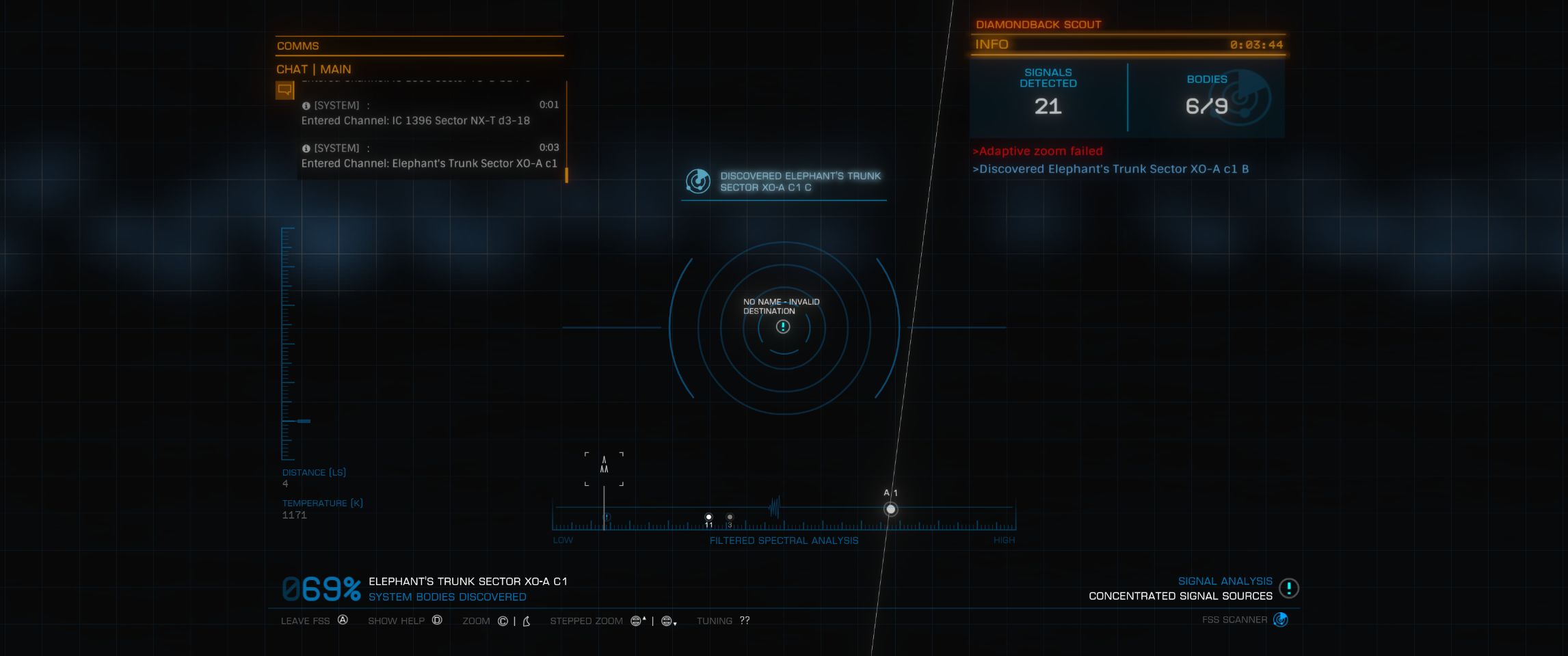Select the CHAT | MAIN tab
This screenshot has width=1568, height=656.
314,69
